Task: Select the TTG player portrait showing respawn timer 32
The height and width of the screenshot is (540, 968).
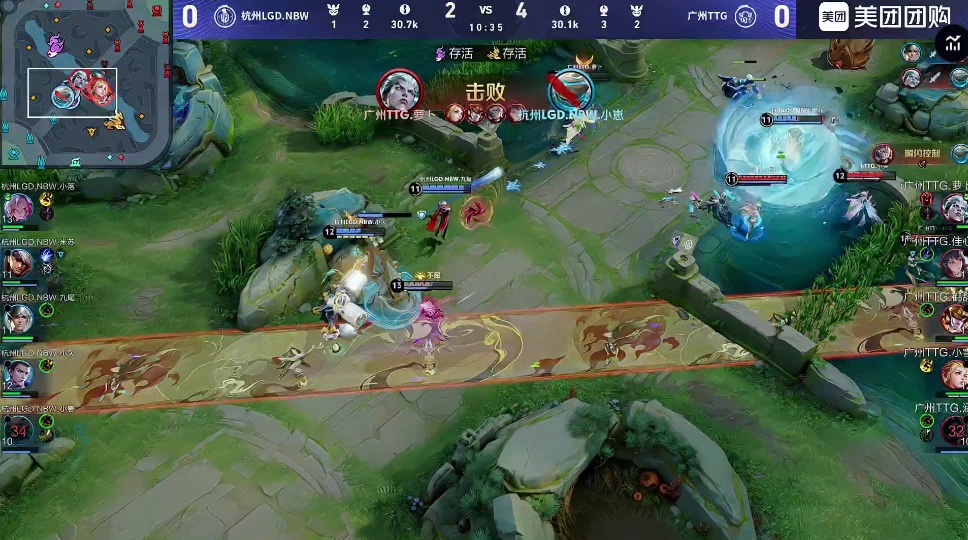Action: [952, 431]
